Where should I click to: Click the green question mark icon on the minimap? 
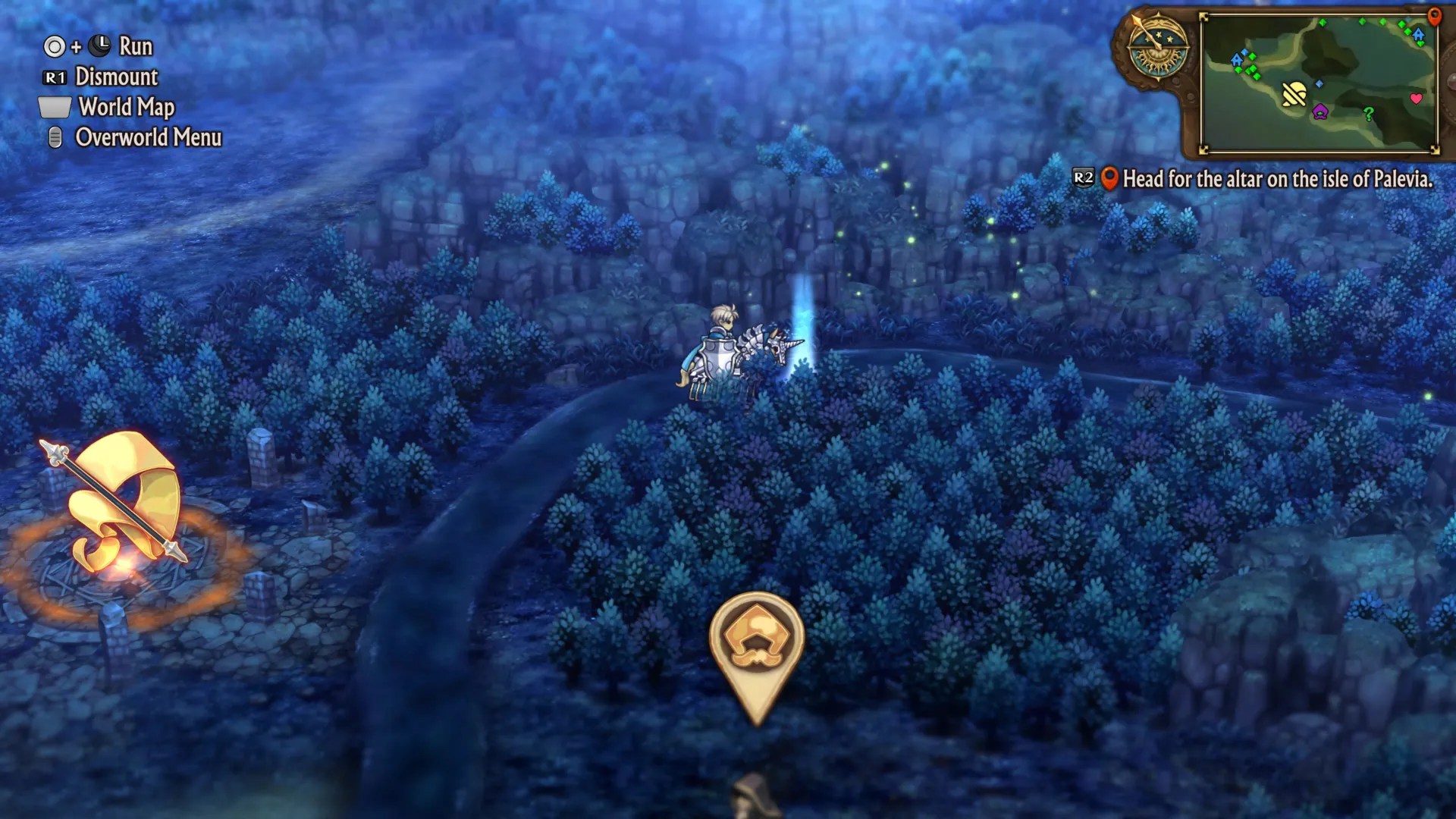pos(1368,114)
